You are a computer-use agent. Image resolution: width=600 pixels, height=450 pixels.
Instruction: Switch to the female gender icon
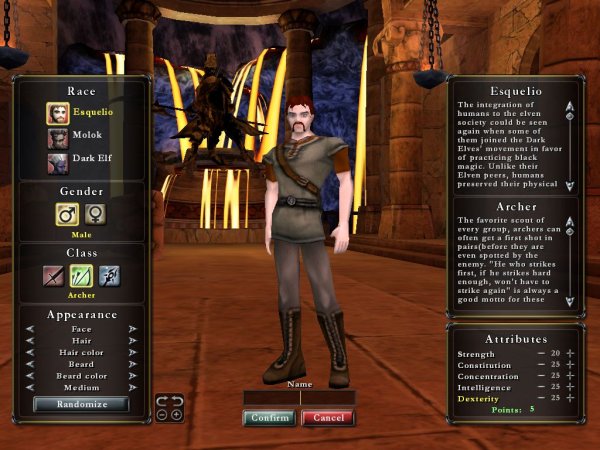[x=96, y=214]
